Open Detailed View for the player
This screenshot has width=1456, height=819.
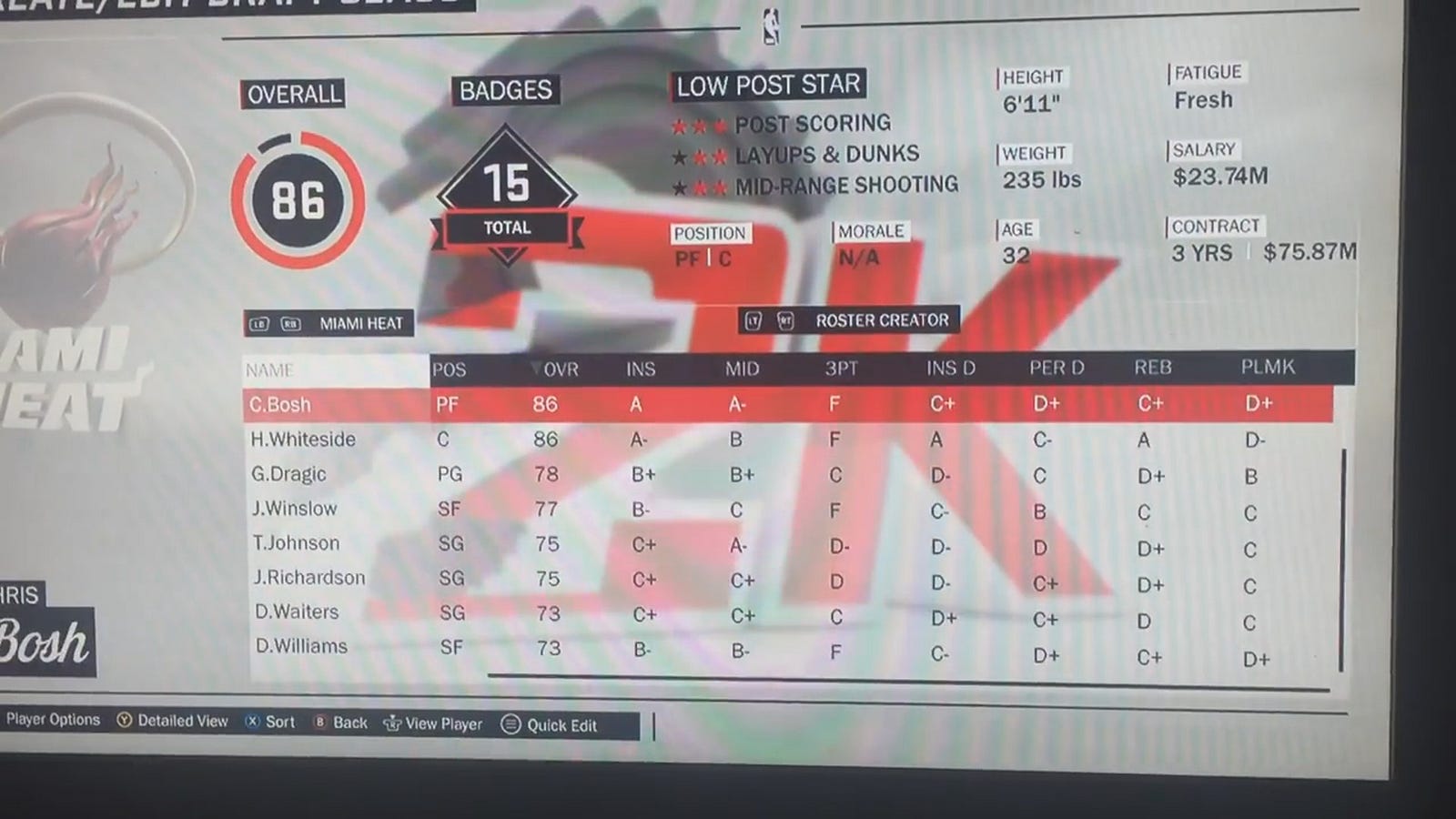click(182, 721)
